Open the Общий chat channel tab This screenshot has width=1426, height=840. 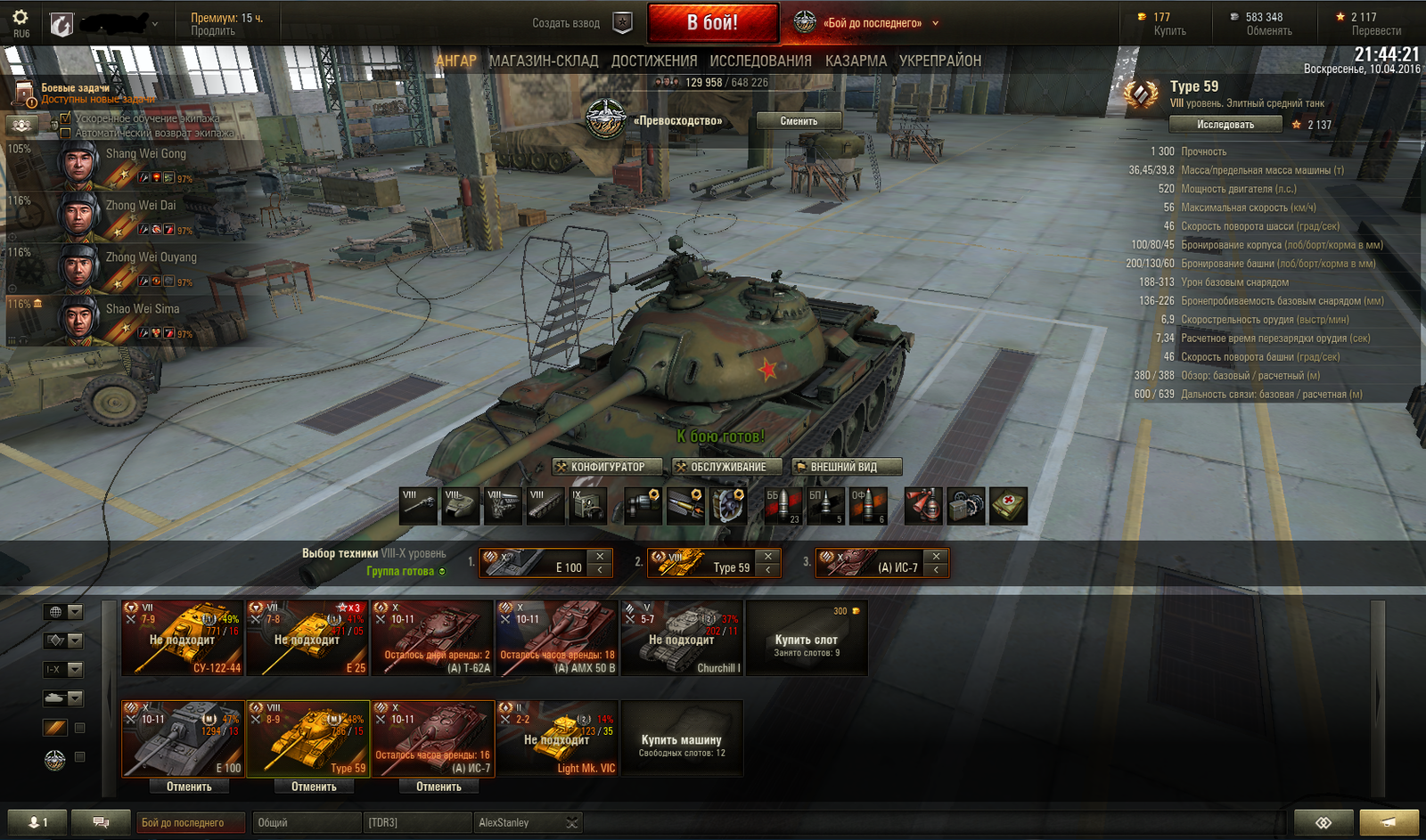click(x=306, y=822)
